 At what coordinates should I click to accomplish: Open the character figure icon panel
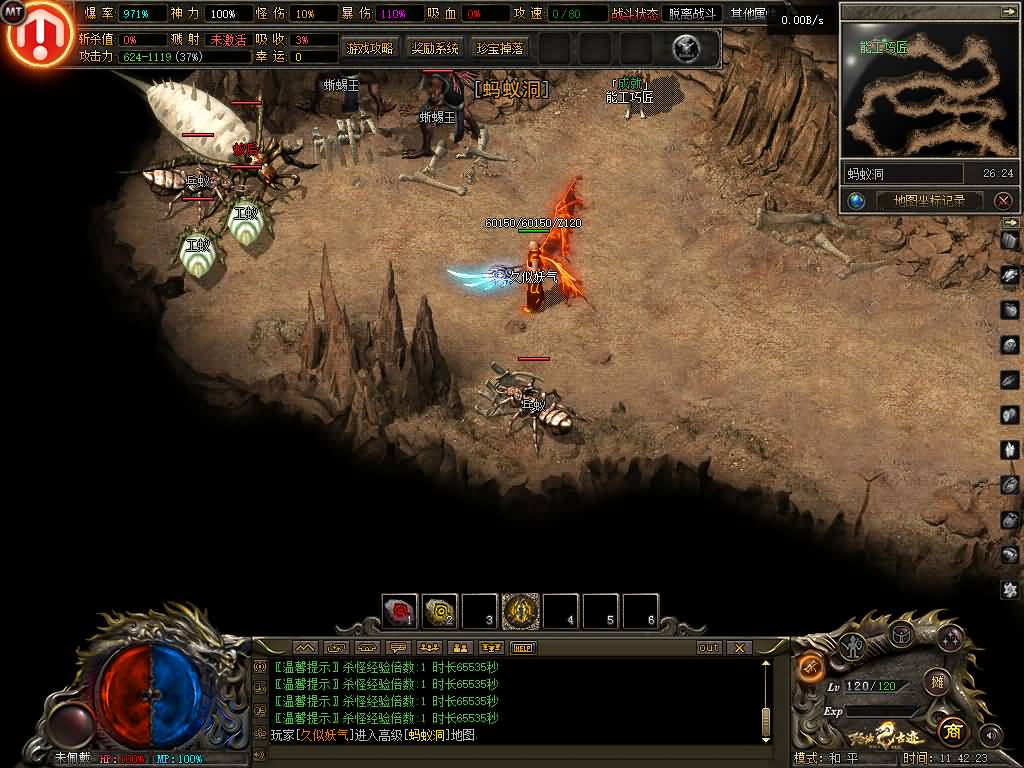click(853, 645)
